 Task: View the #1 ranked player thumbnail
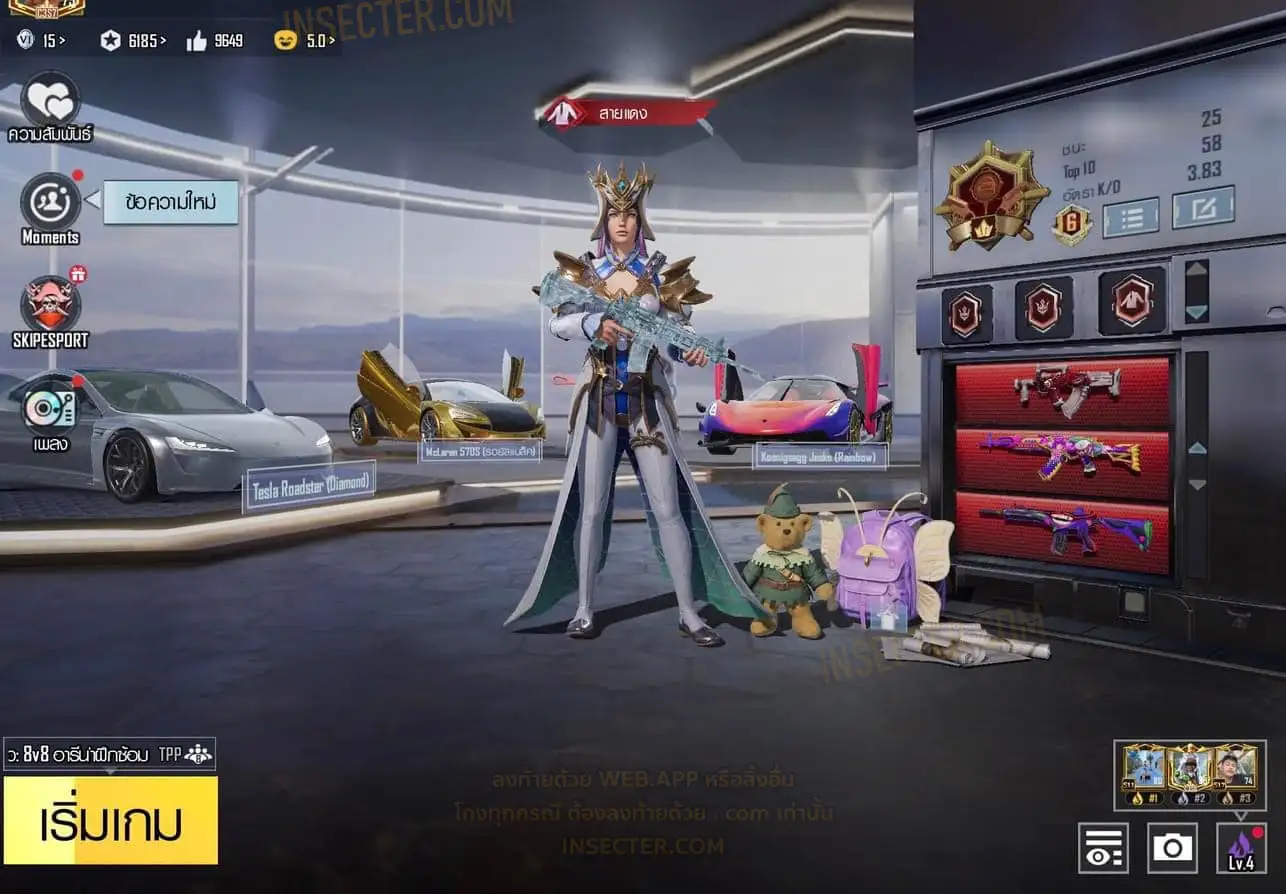pos(1144,771)
